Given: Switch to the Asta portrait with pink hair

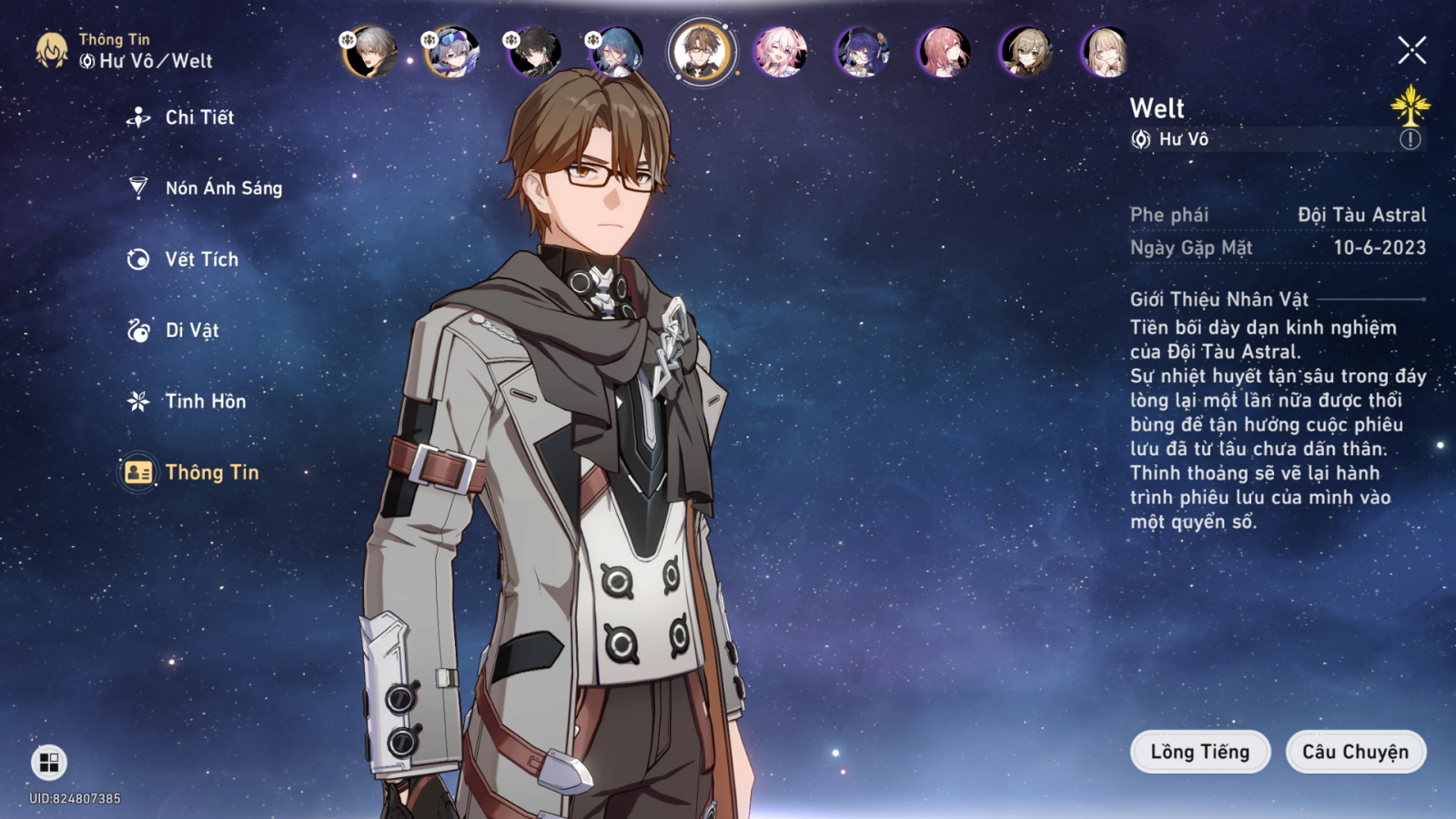Looking at the screenshot, I should pyautogui.click(x=944, y=52).
